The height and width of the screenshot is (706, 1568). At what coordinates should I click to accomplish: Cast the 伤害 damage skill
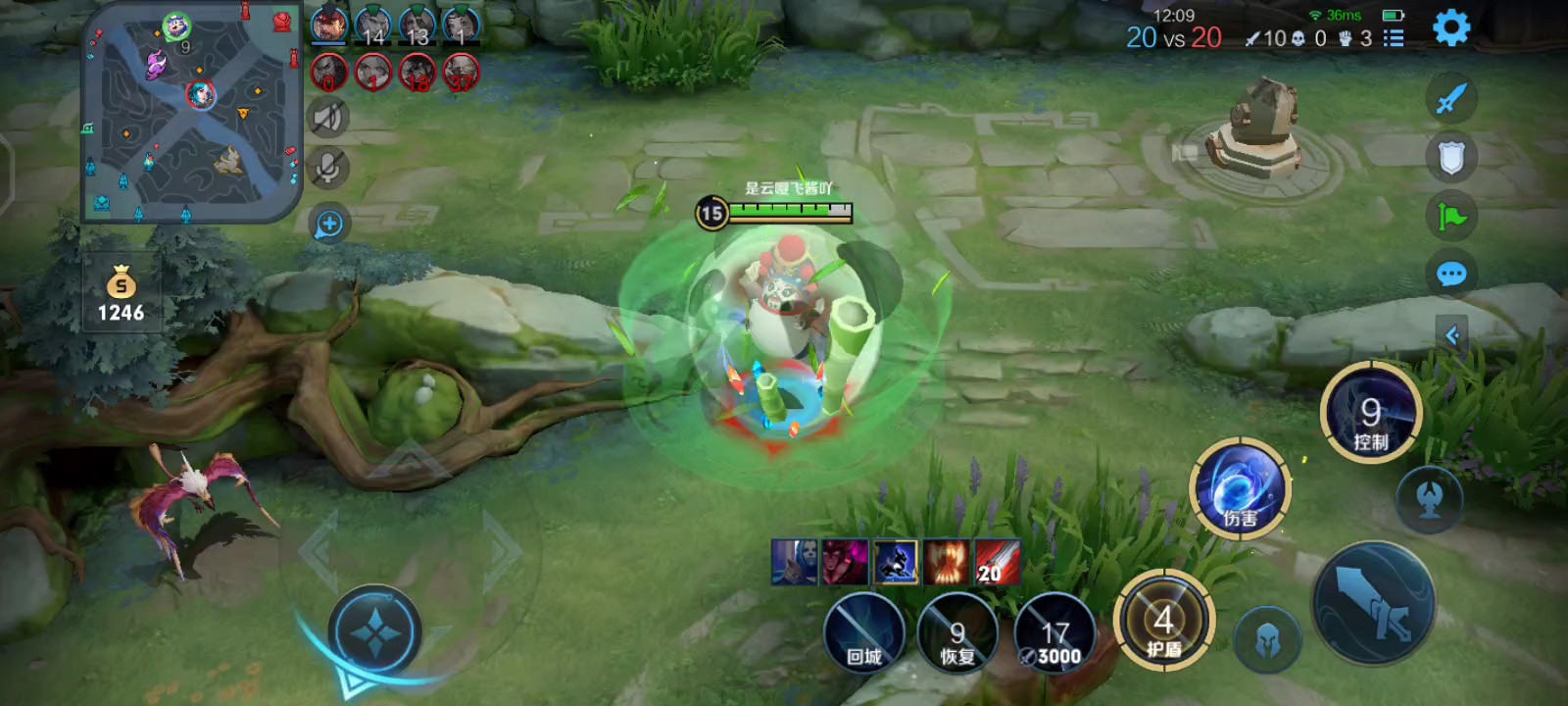click(x=1240, y=488)
